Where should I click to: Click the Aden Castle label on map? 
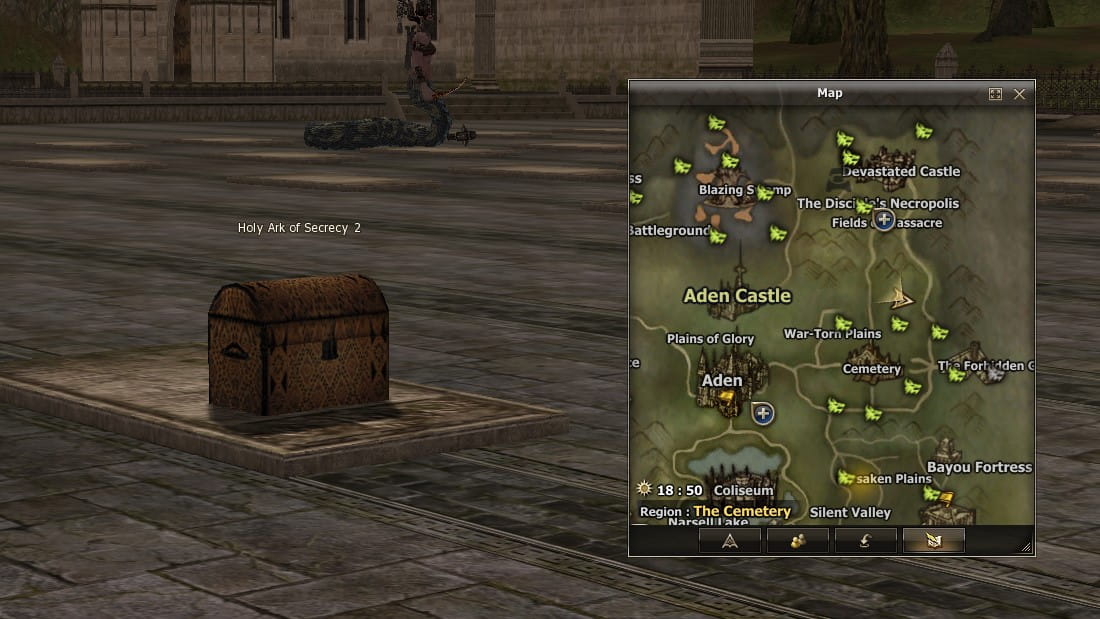(x=737, y=296)
